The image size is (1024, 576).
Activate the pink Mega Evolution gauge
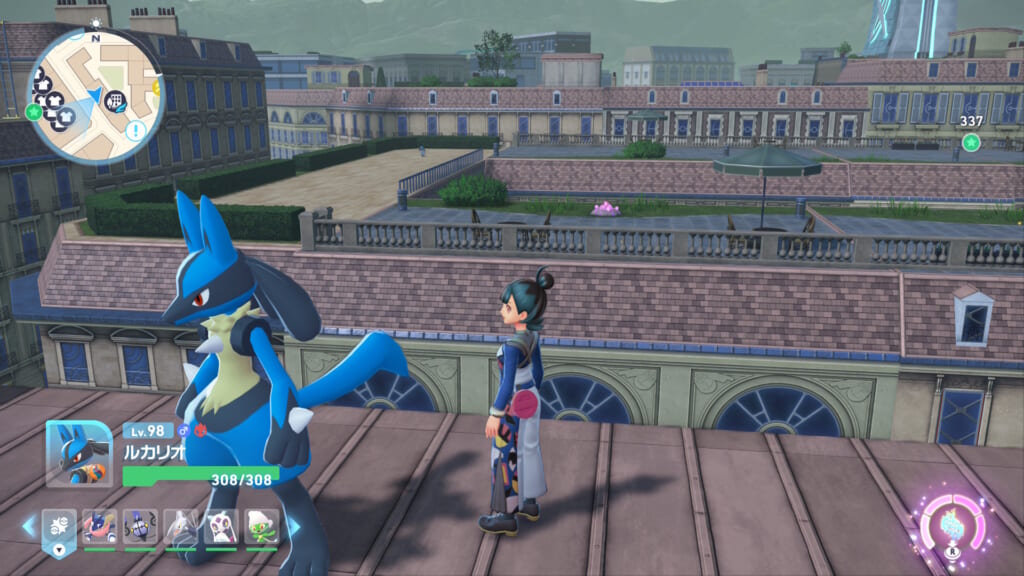pyautogui.click(x=952, y=522)
